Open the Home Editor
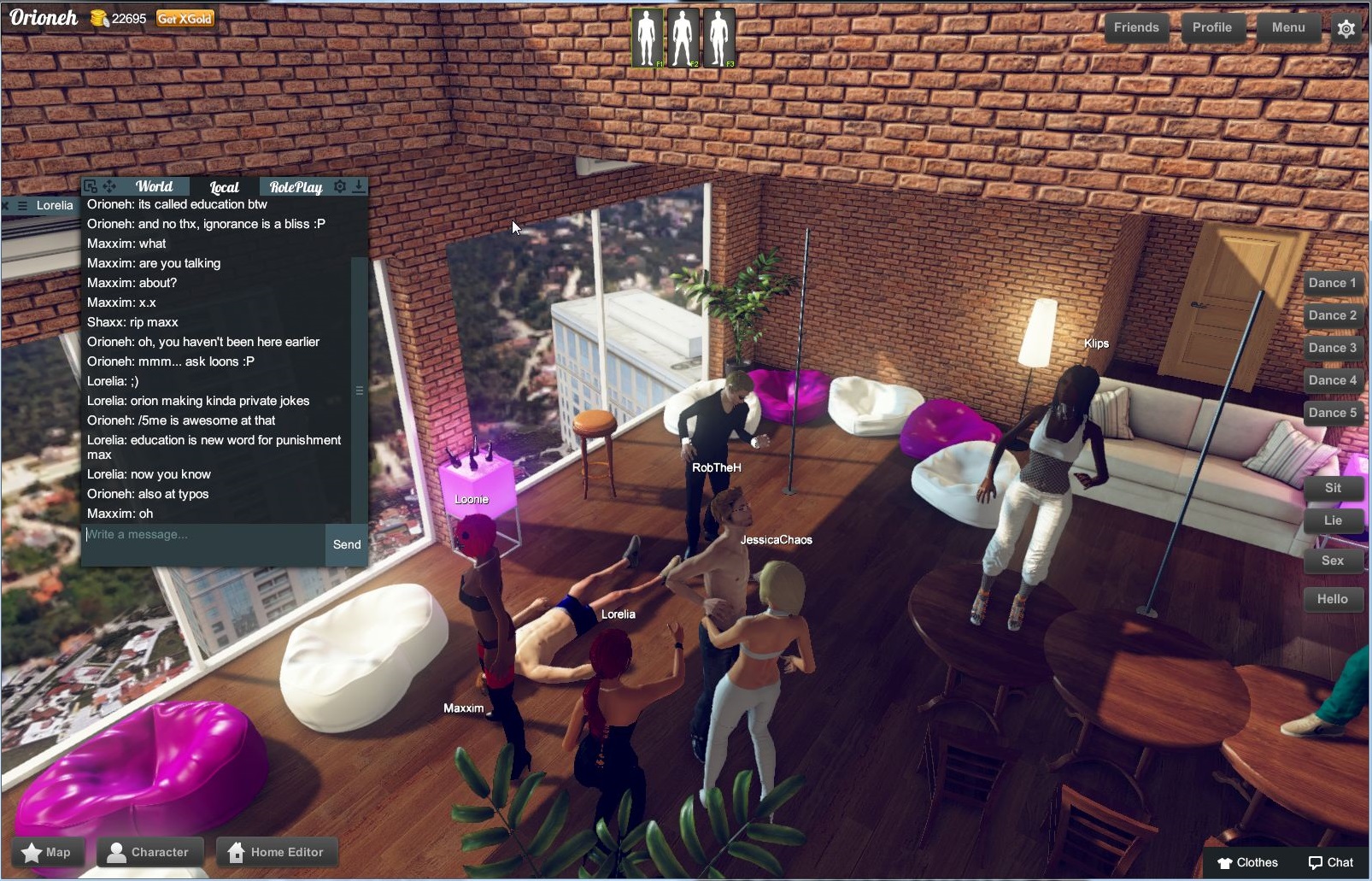The height and width of the screenshot is (881, 1372). coord(277,852)
